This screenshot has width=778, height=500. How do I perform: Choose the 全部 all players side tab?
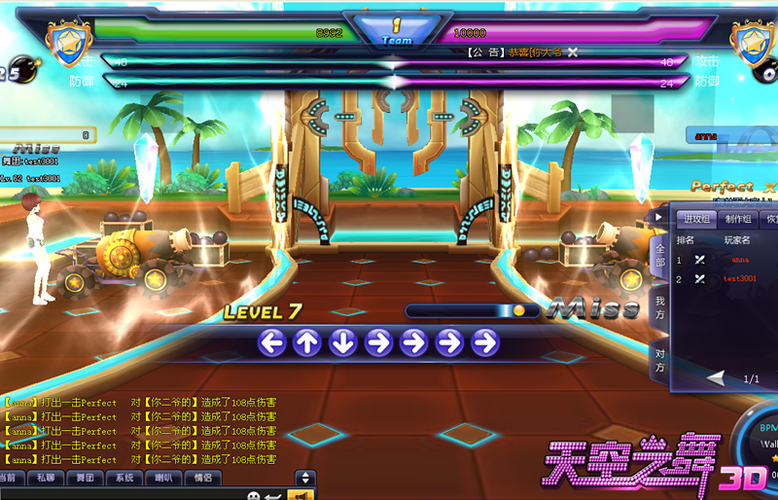coord(660,255)
